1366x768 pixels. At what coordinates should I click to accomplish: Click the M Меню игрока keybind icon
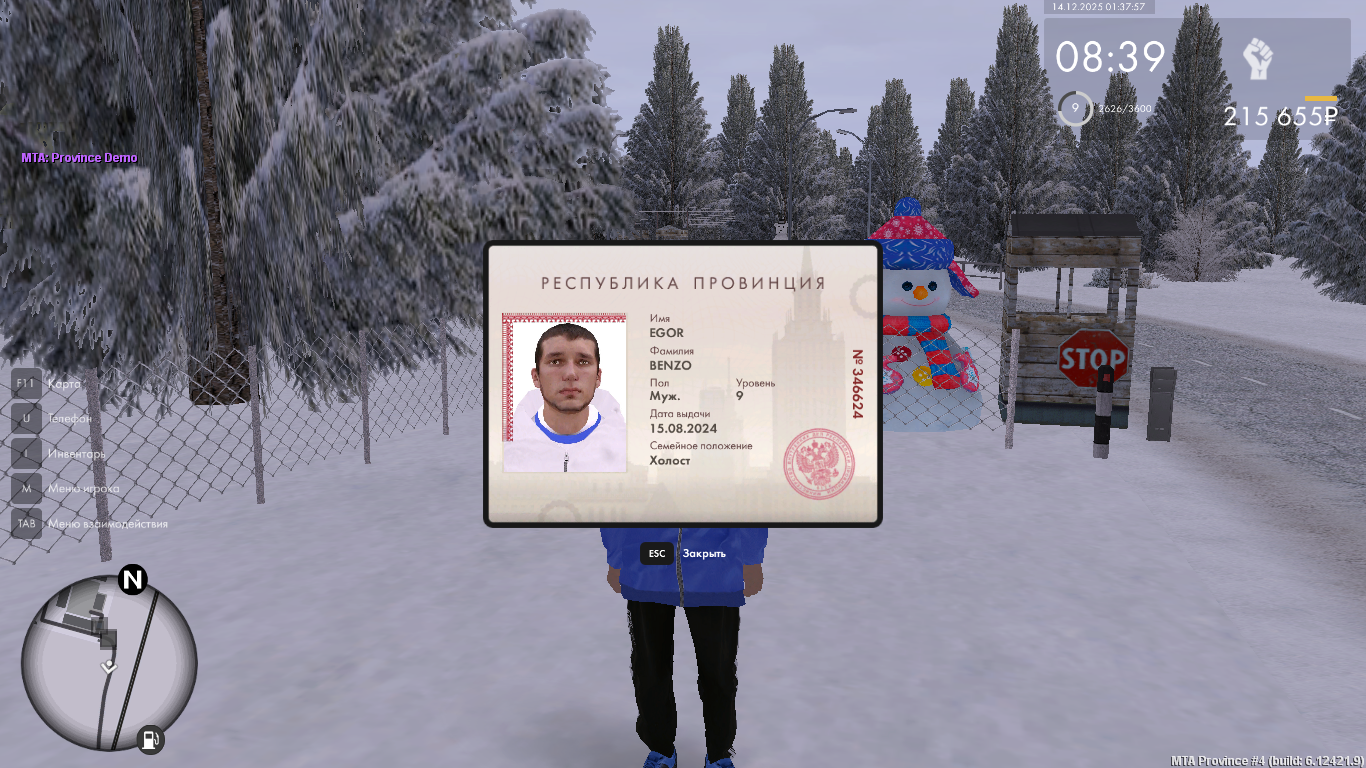coord(25,488)
